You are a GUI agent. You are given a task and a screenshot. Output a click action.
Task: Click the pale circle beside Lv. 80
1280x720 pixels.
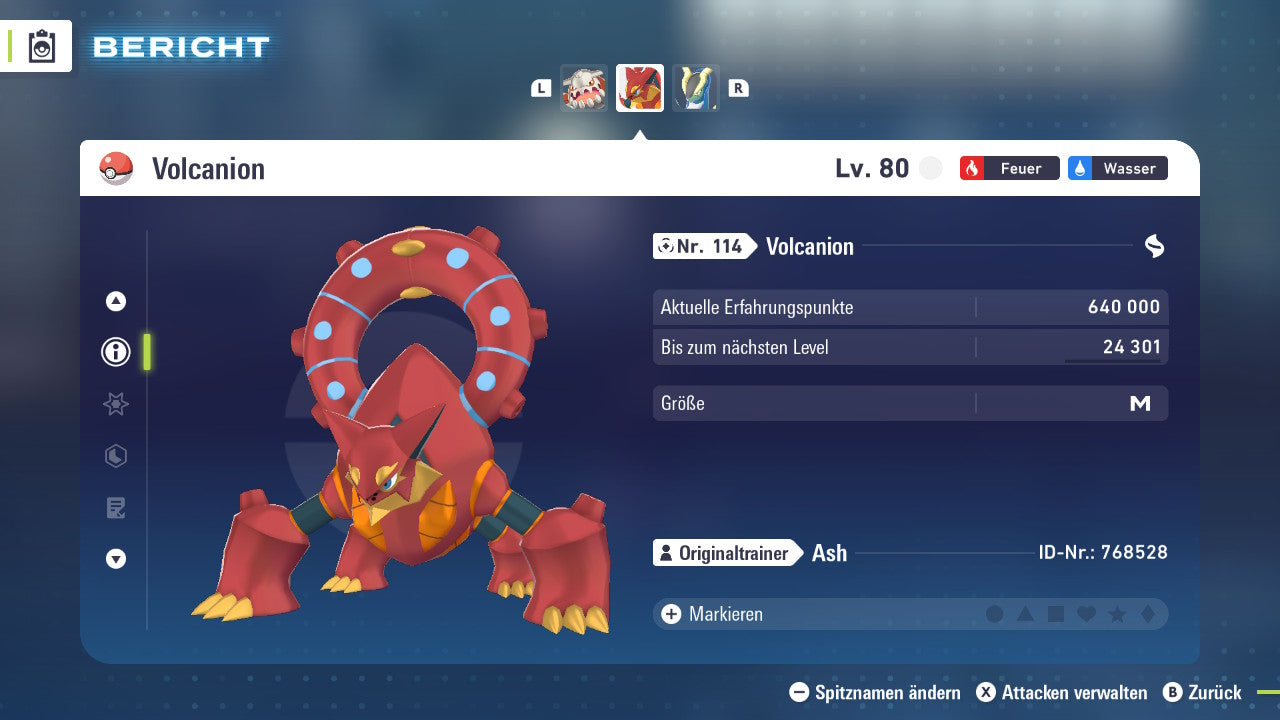point(930,168)
